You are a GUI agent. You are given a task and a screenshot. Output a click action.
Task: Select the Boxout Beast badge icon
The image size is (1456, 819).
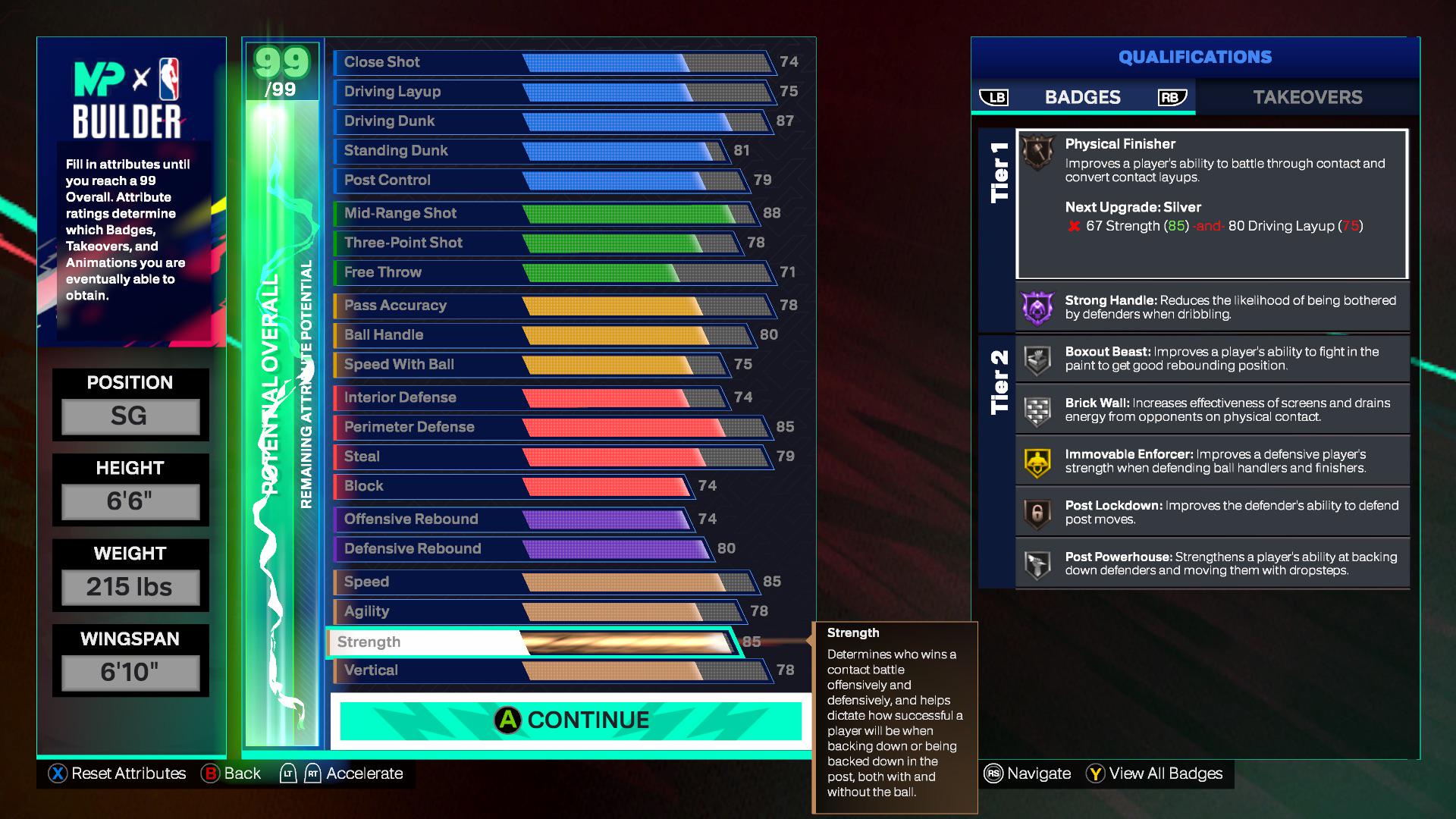[x=1037, y=358]
